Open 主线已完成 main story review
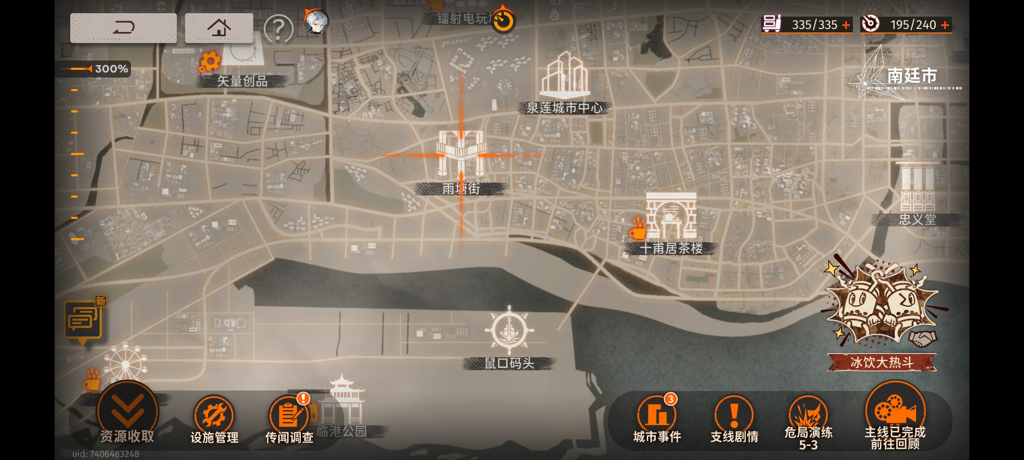This screenshot has width=1024, height=460. [x=894, y=412]
